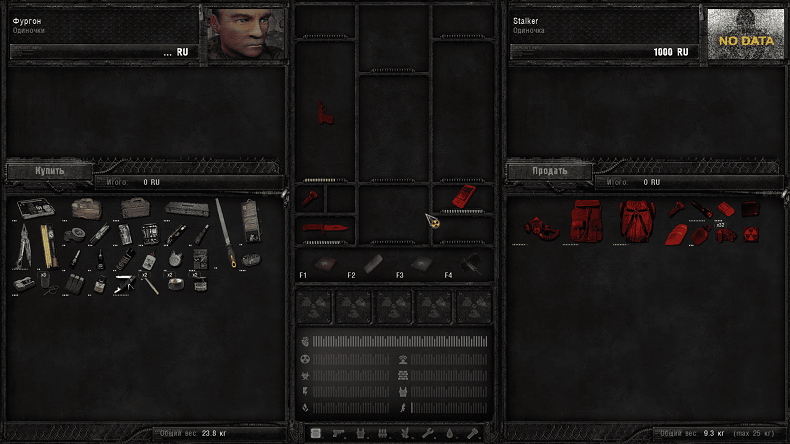Choose the red tactical vest item
790x444 pixels.
(585, 220)
